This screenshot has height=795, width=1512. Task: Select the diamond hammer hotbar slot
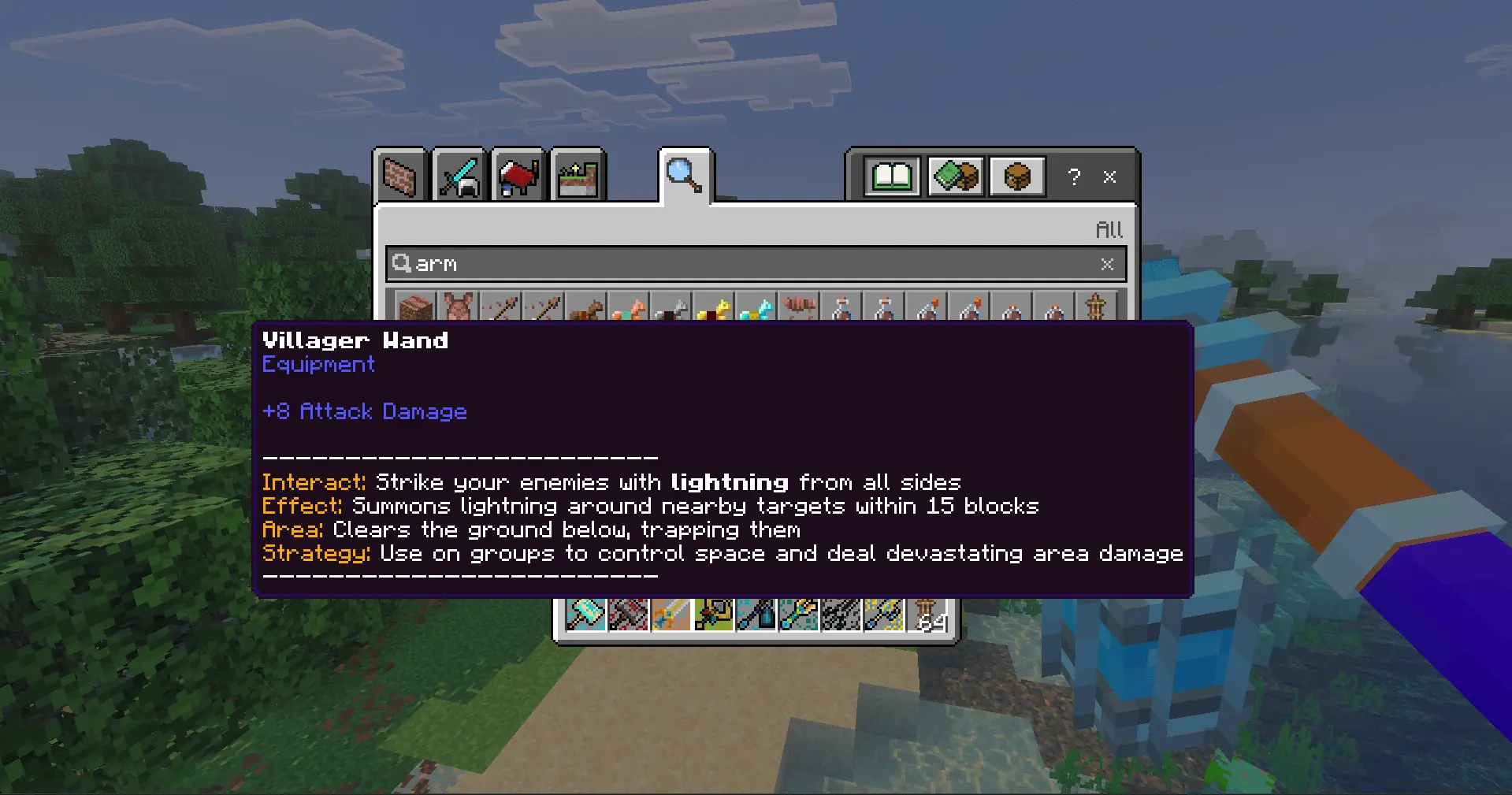tap(586, 615)
